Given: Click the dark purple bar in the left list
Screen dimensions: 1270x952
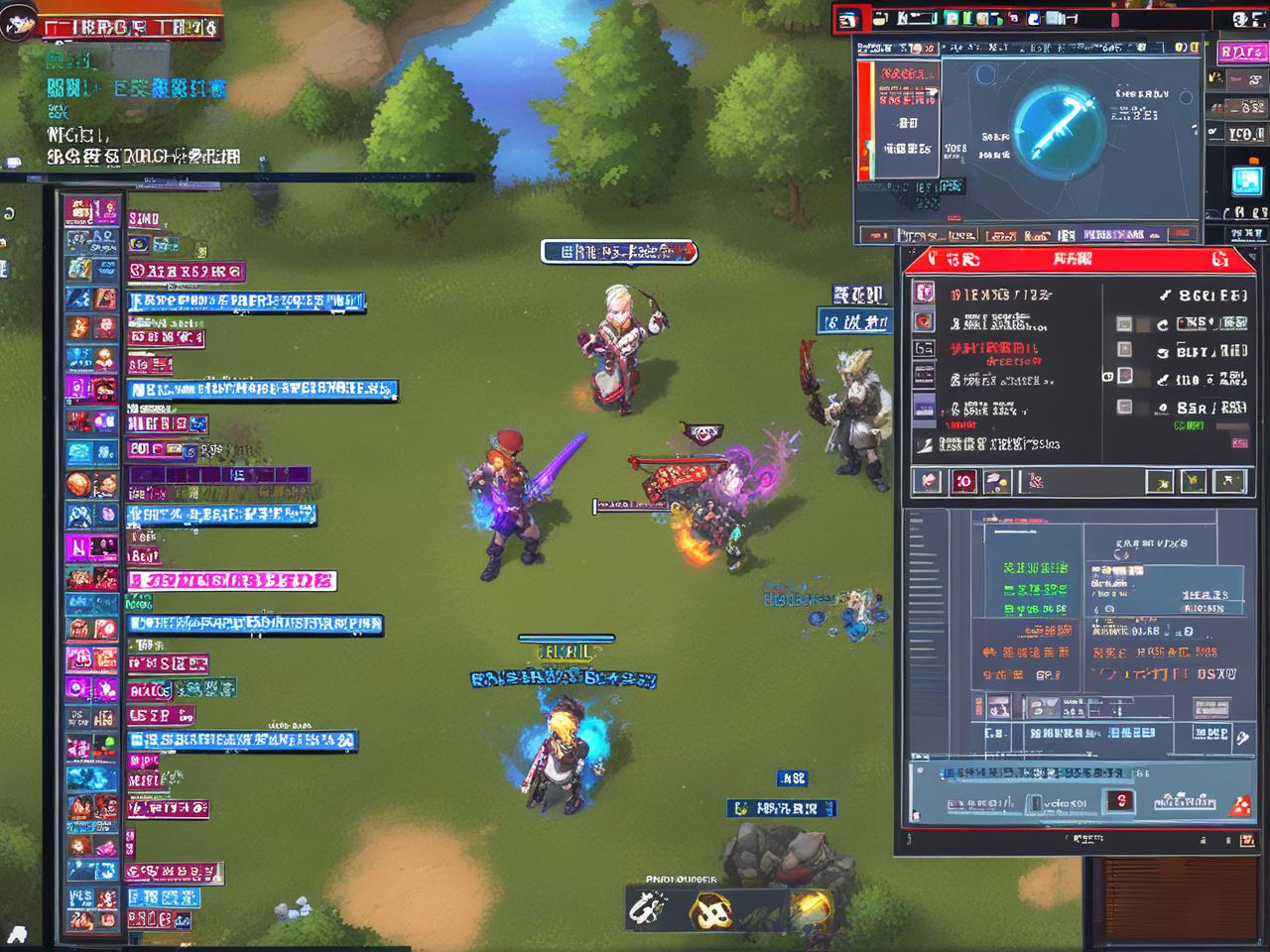Looking at the screenshot, I should 218,476.
